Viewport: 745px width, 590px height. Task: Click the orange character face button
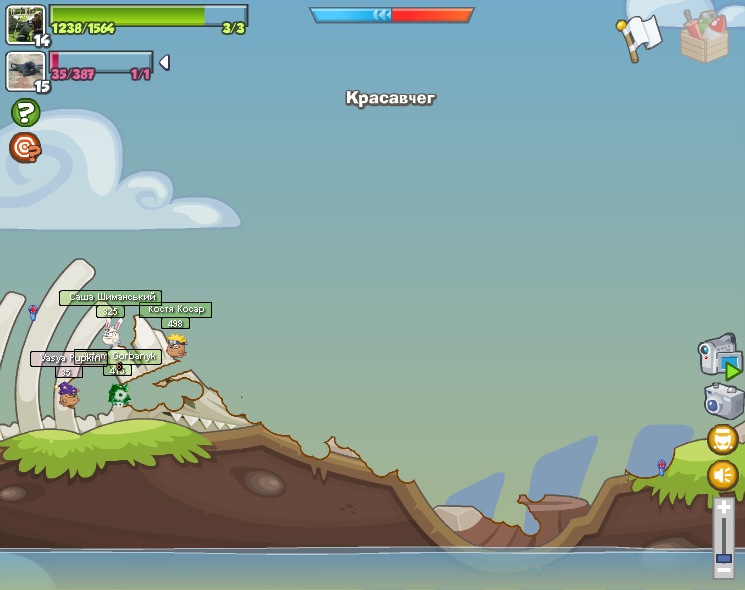click(x=723, y=439)
